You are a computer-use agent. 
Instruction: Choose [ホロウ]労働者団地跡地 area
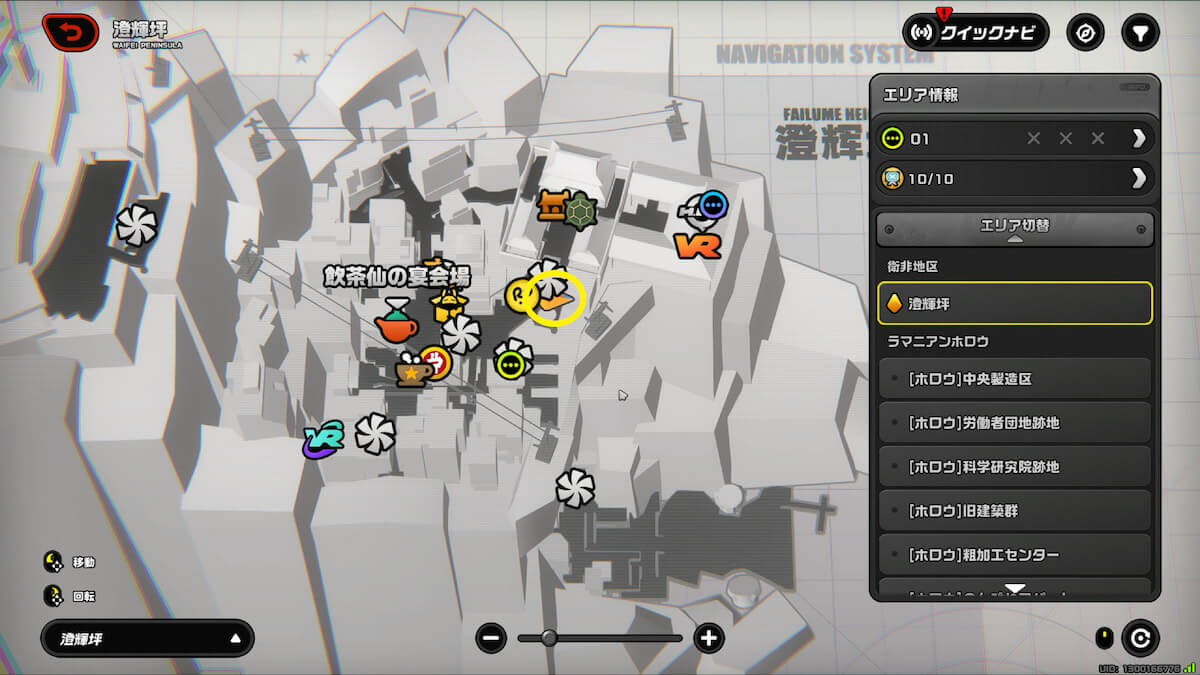pos(1014,423)
